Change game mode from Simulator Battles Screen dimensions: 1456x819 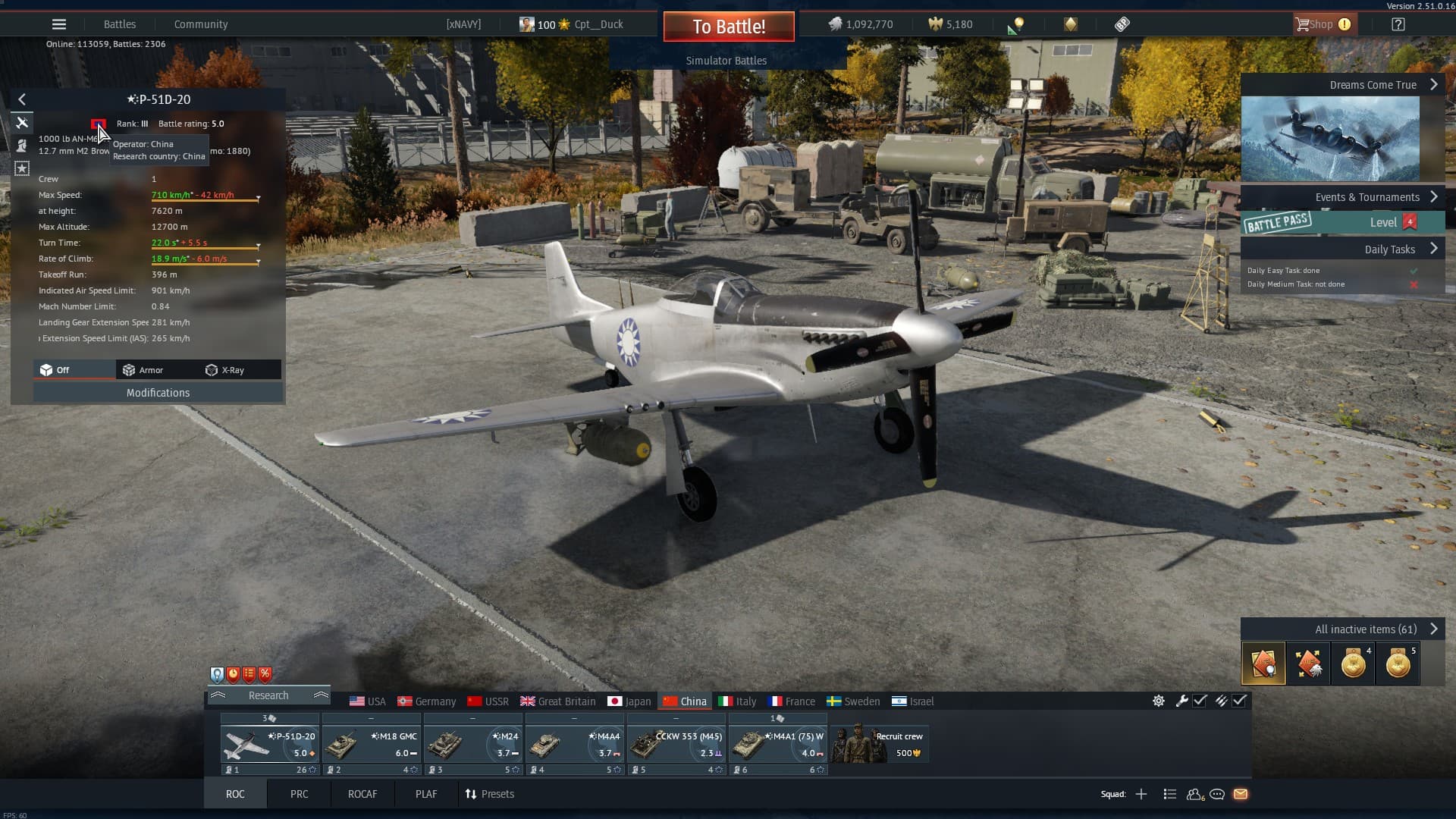726,61
